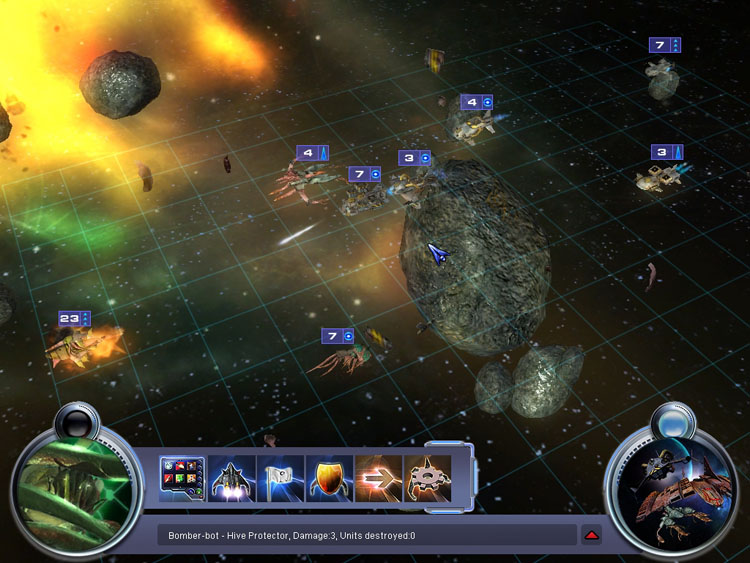Open the colored grid icons panel
Viewport: 750px width, 563px height.
[x=182, y=478]
